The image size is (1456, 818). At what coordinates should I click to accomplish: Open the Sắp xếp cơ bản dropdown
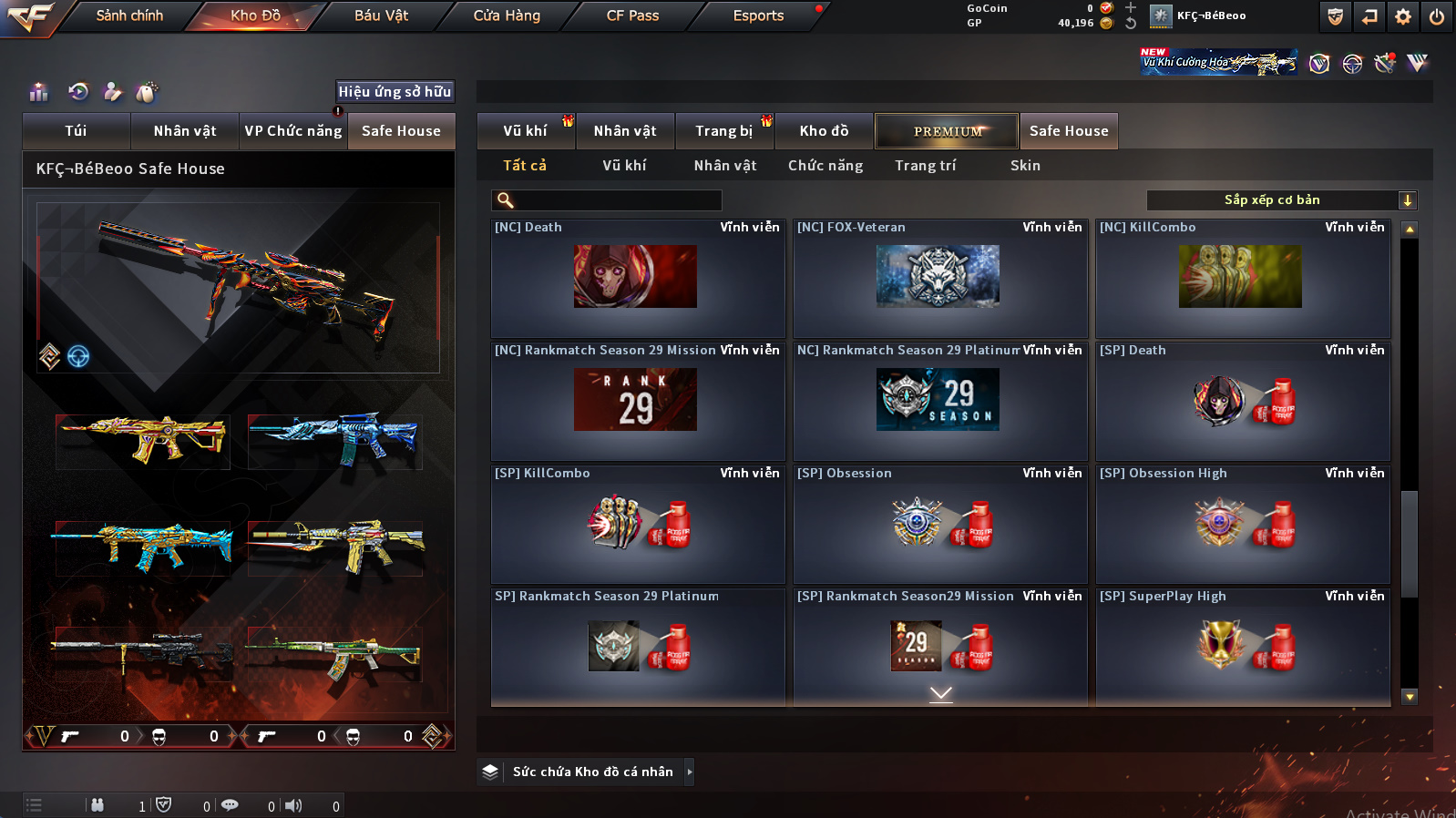coord(1280,200)
